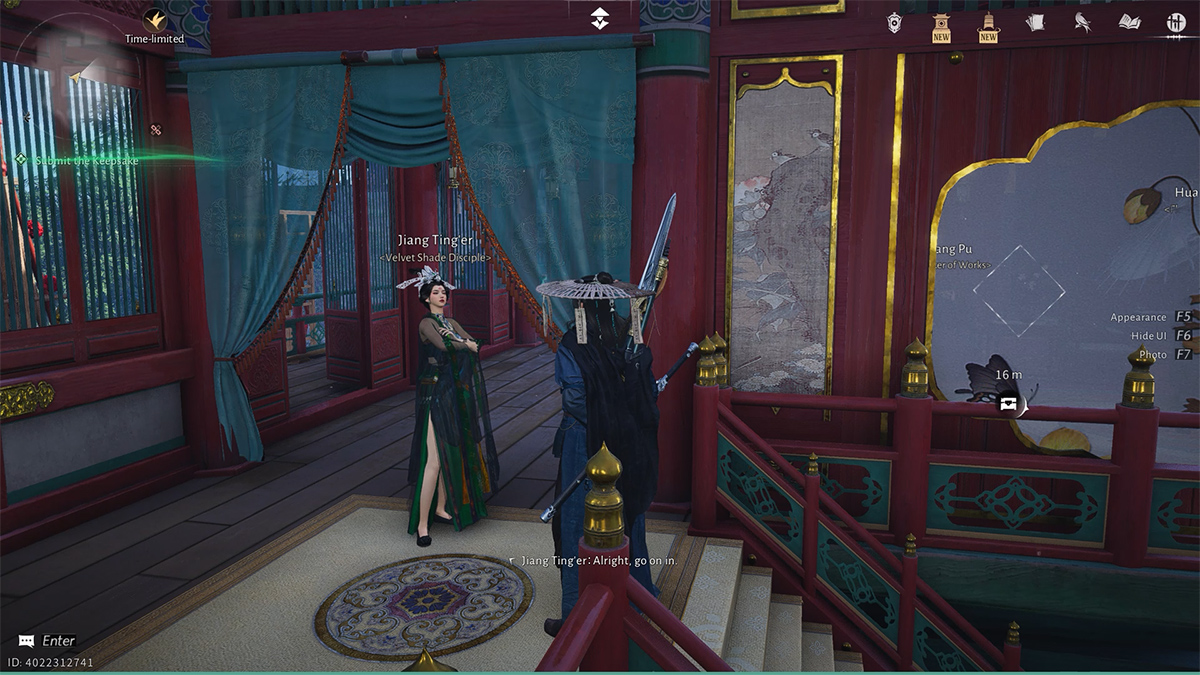Click the minimap's small pink knot marker
Viewport: 1200px width, 675px height.
(156, 129)
